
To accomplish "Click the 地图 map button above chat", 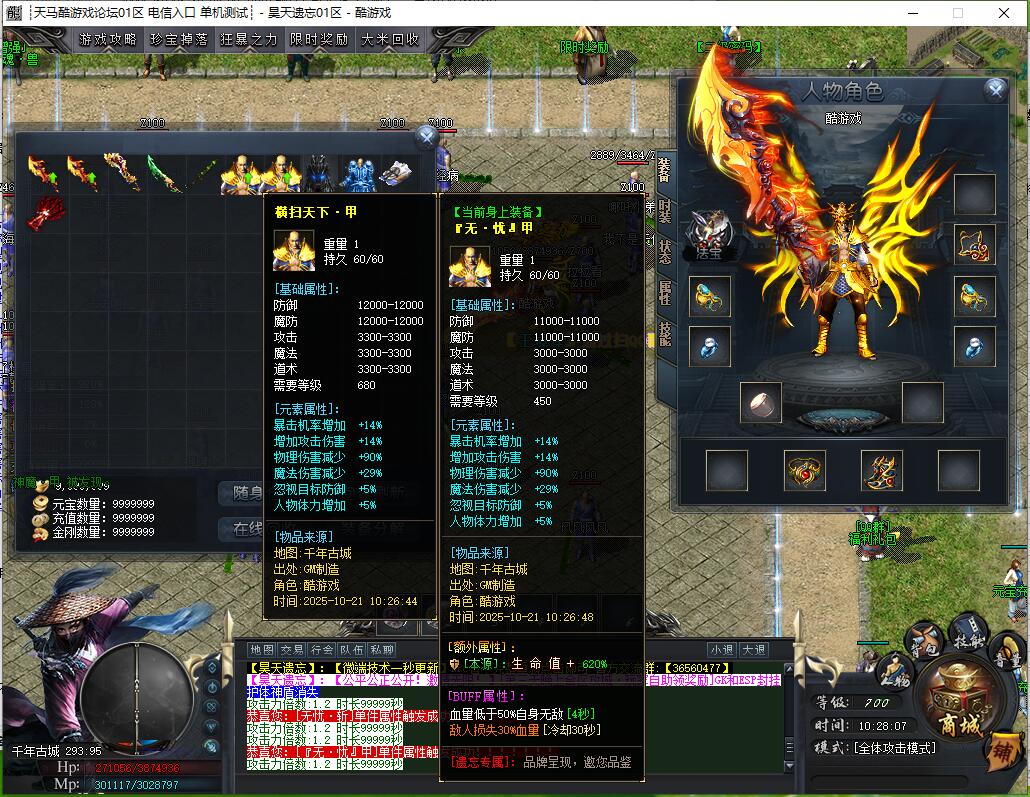I will pyautogui.click(x=262, y=650).
